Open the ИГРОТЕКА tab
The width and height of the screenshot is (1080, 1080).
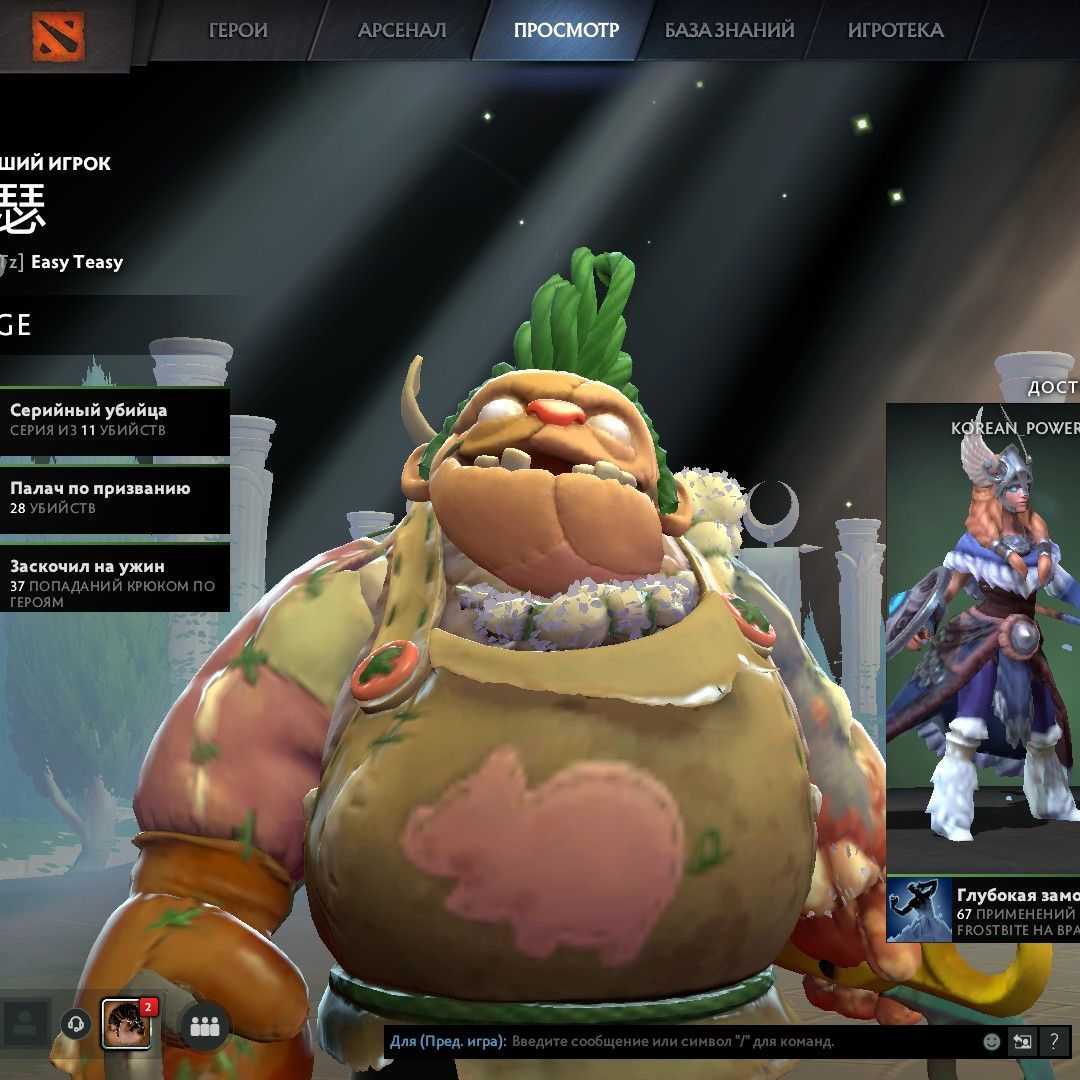tap(895, 30)
